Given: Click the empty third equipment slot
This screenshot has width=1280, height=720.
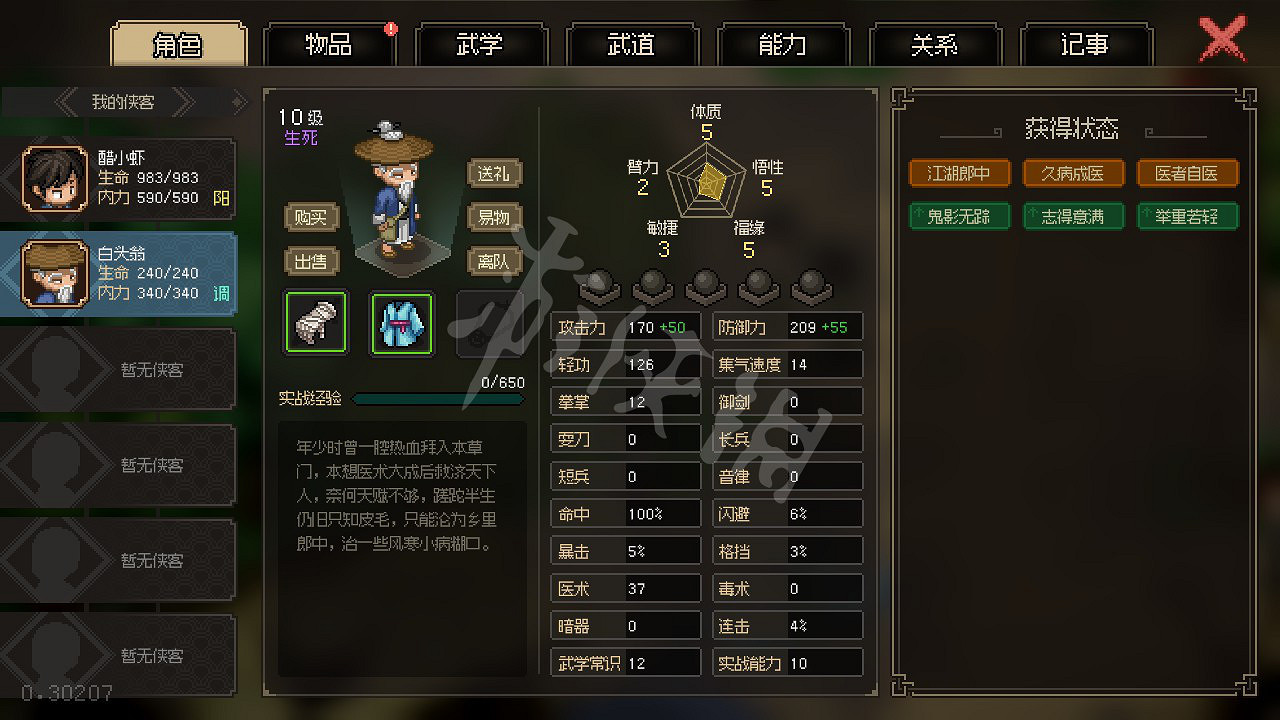Looking at the screenshot, I should click(x=487, y=322).
